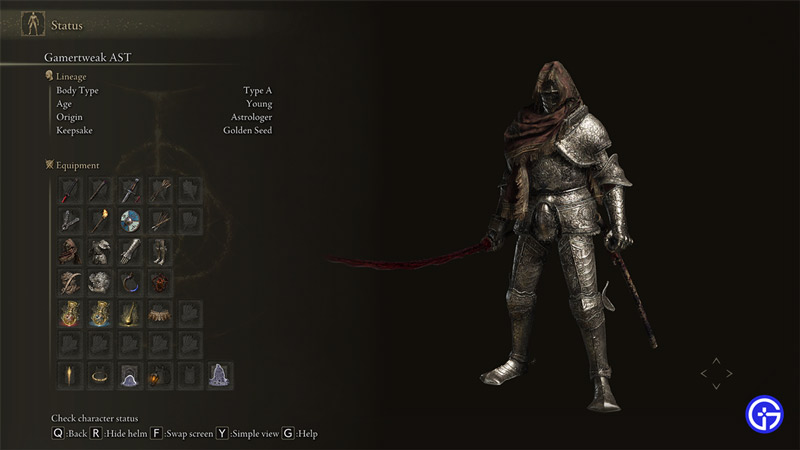
Task: Choose the leg greaves armor slot
Action: pyautogui.click(x=160, y=251)
